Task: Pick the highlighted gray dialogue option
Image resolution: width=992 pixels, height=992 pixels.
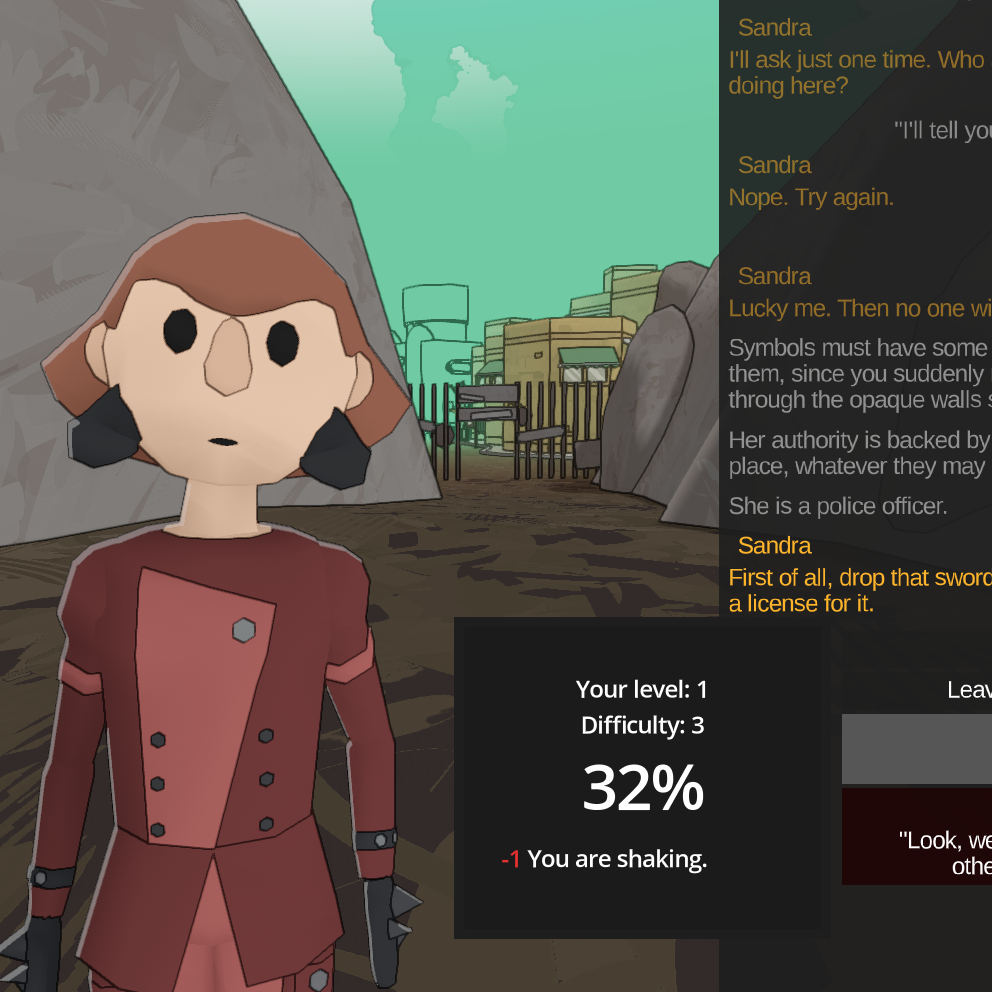Action: tap(917, 749)
